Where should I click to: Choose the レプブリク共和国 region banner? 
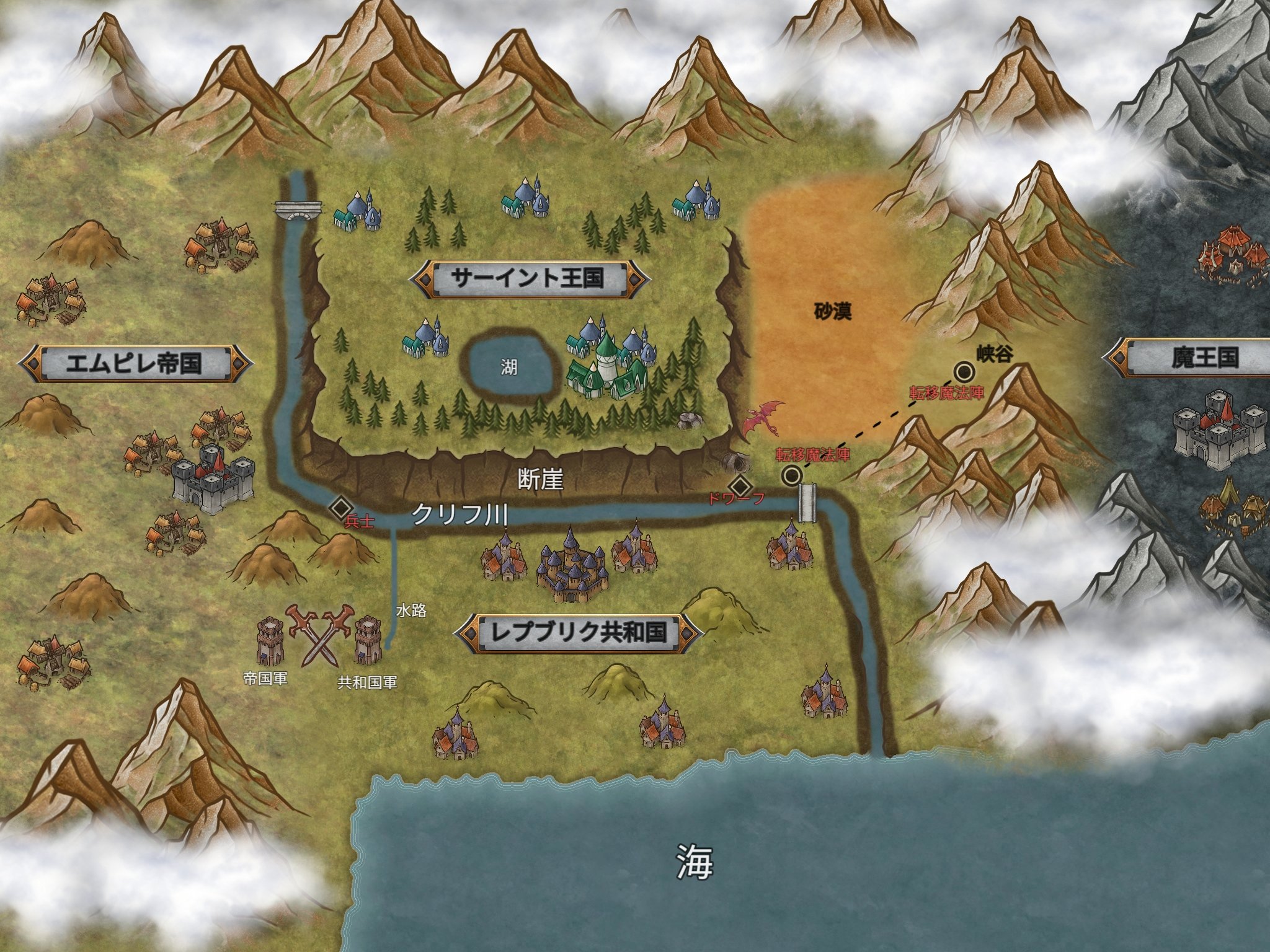pyautogui.click(x=579, y=632)
